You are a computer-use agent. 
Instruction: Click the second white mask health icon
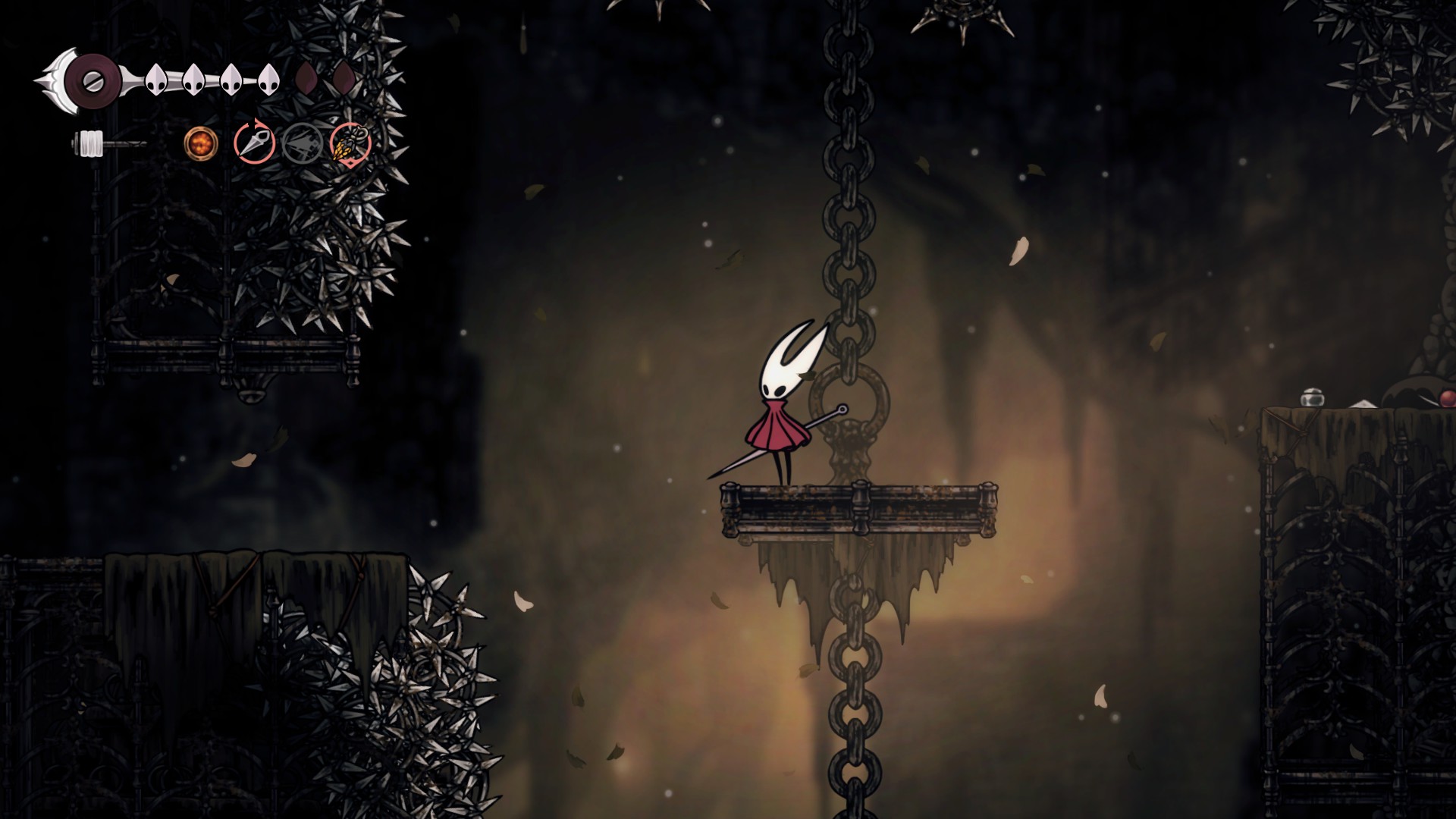click(x=192, y=80)
